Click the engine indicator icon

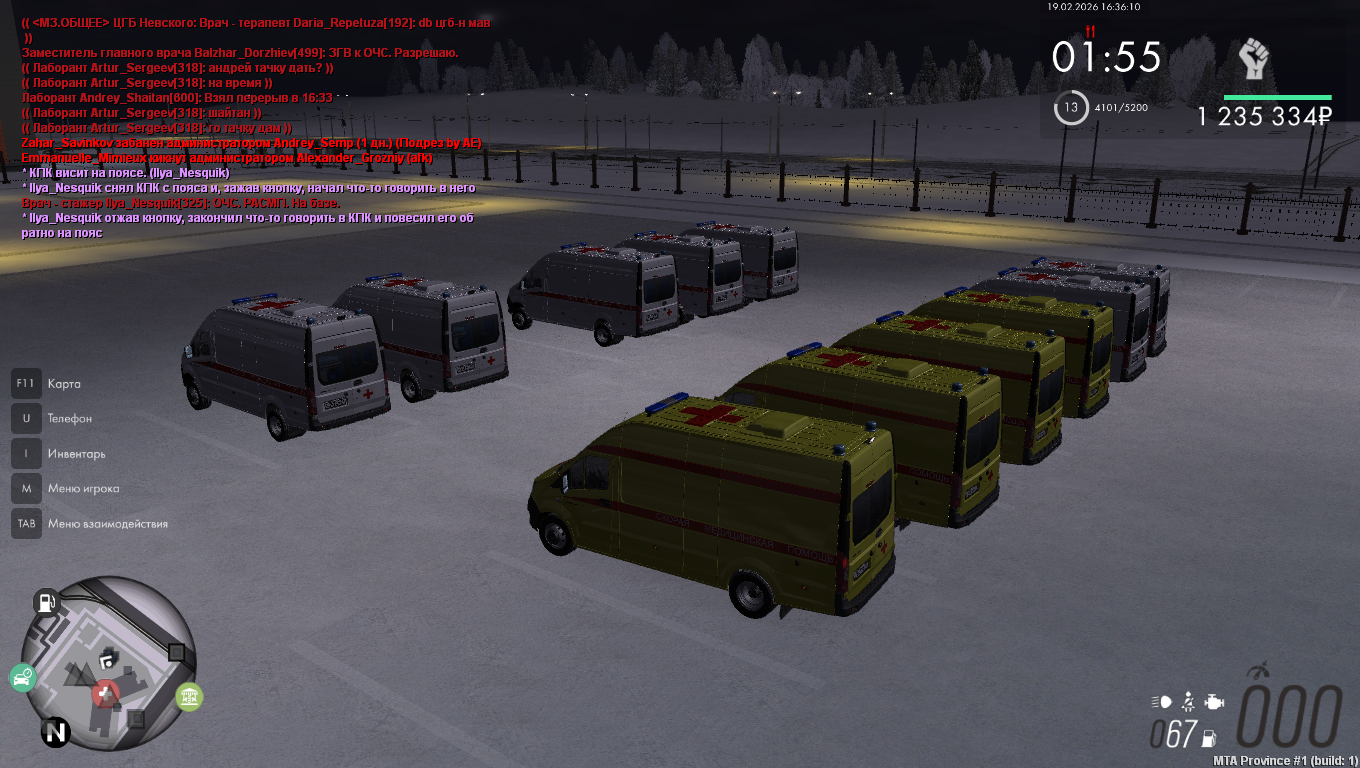pos(1214,702)
